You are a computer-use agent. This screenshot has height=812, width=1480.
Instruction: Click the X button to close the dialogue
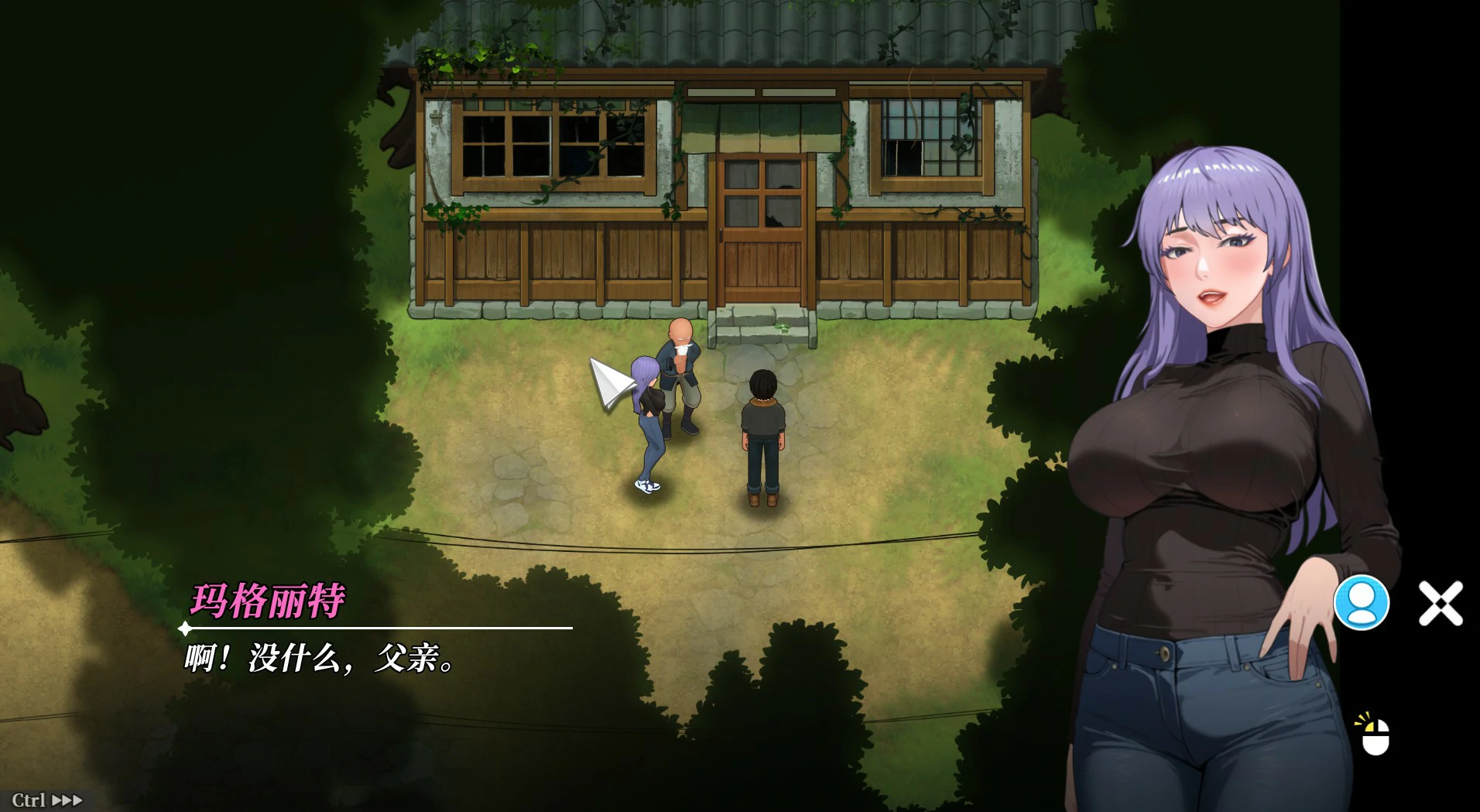pos(1441,605)
